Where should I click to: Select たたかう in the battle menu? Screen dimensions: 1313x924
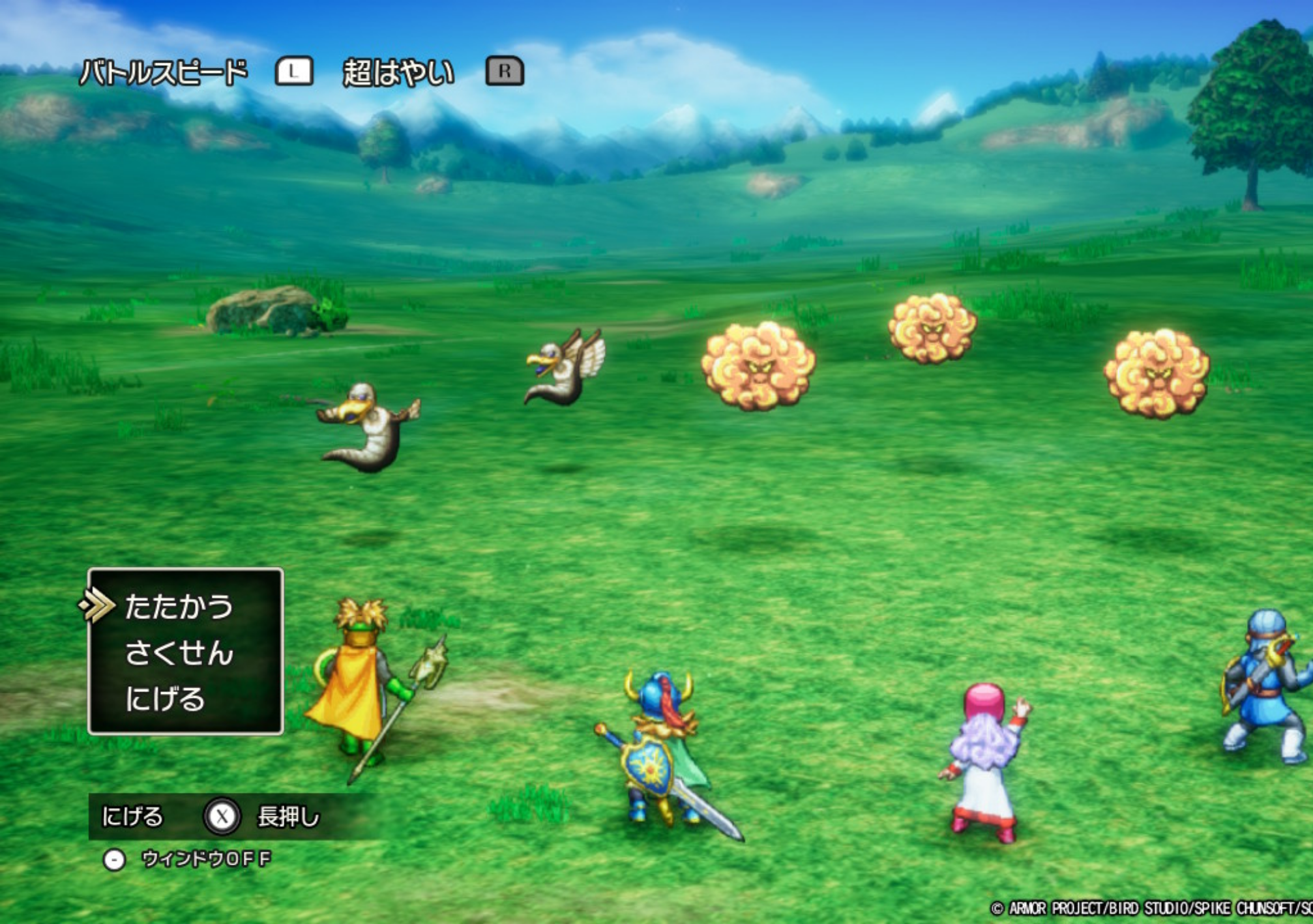179,606
